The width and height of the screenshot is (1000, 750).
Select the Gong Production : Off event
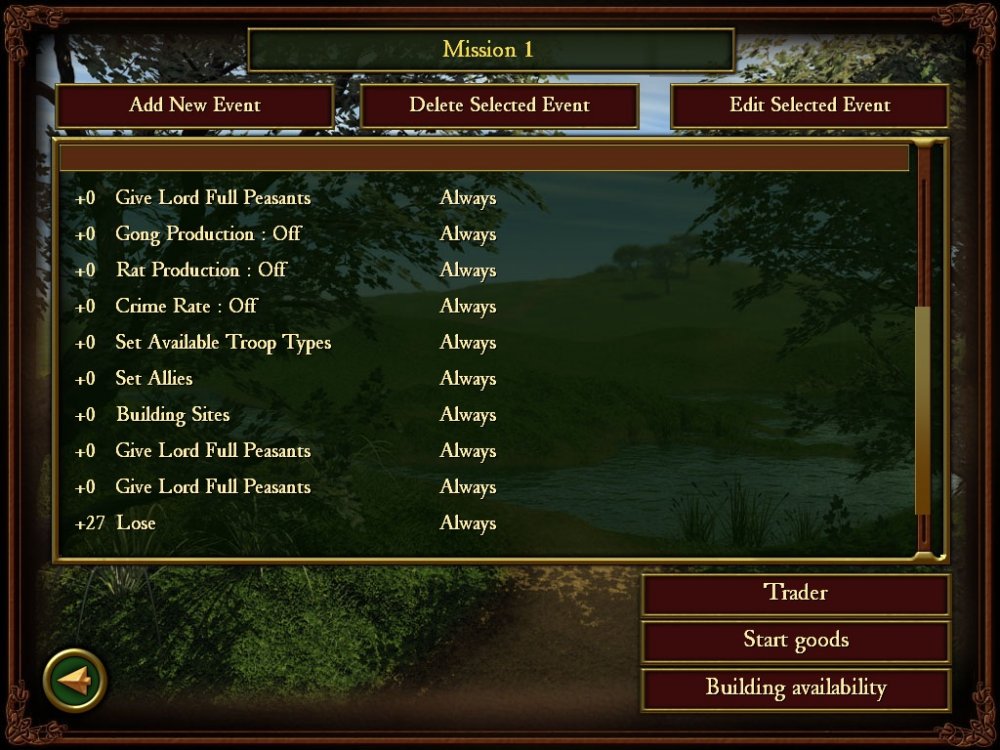pos(208,234)
